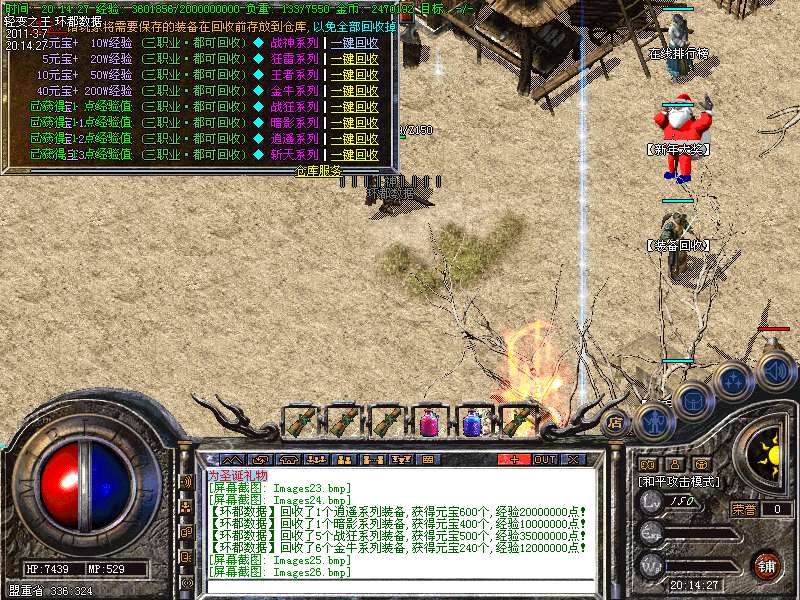Use the blue potion in the belt
800x600 pixels.
473,423
